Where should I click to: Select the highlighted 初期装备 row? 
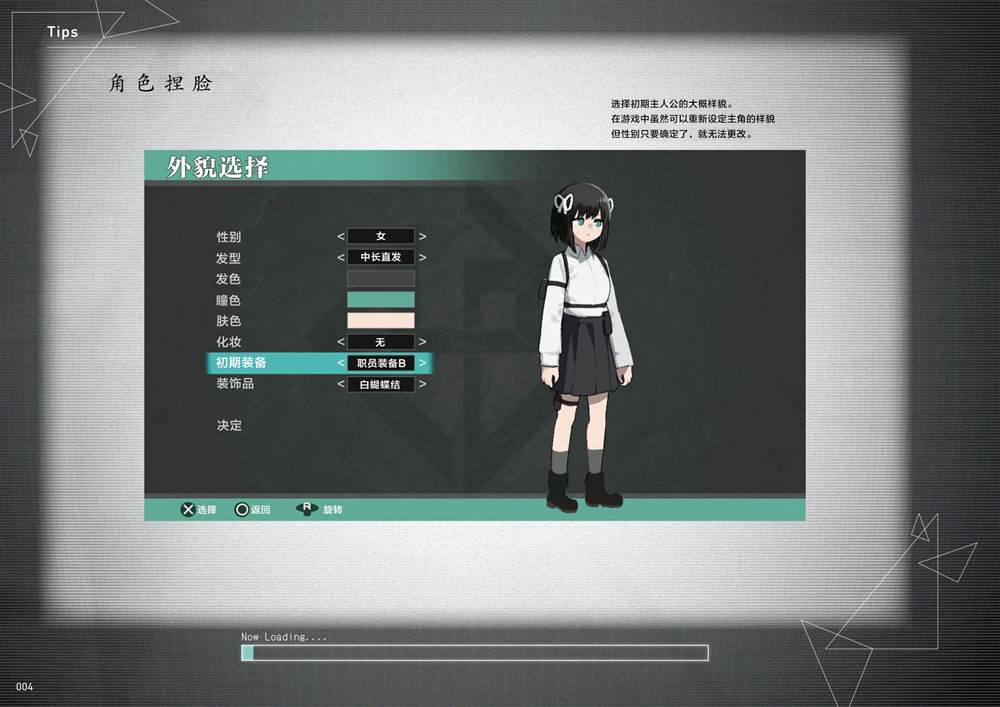point(241,363)
